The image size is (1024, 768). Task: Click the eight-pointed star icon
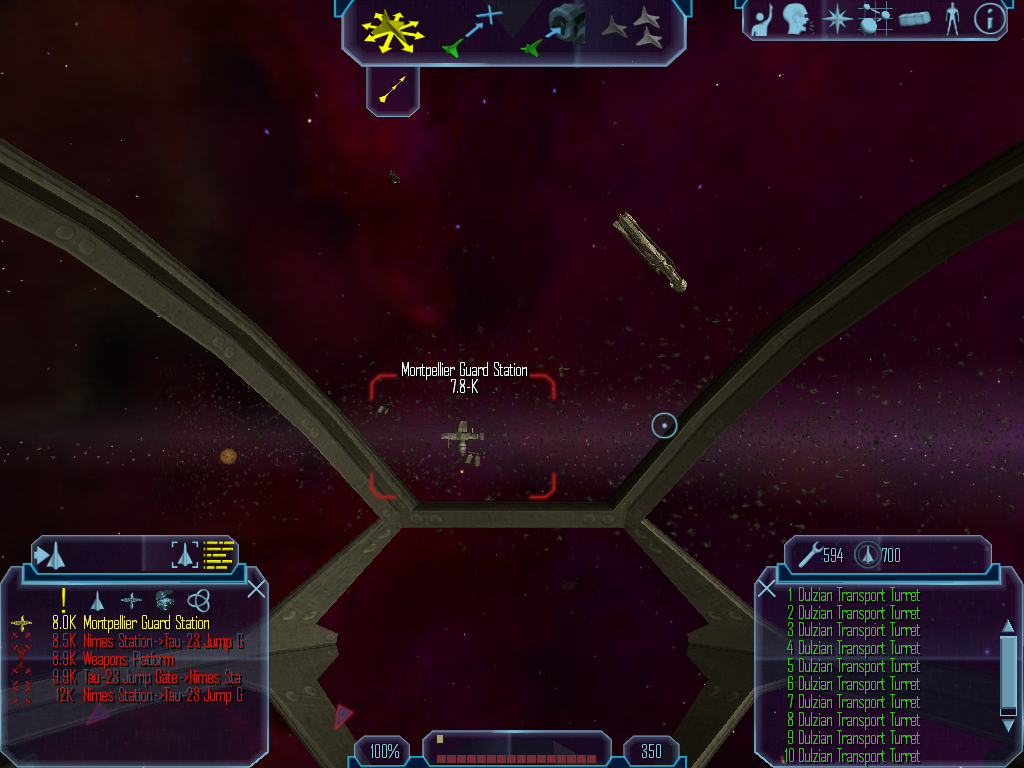point(835,19)
